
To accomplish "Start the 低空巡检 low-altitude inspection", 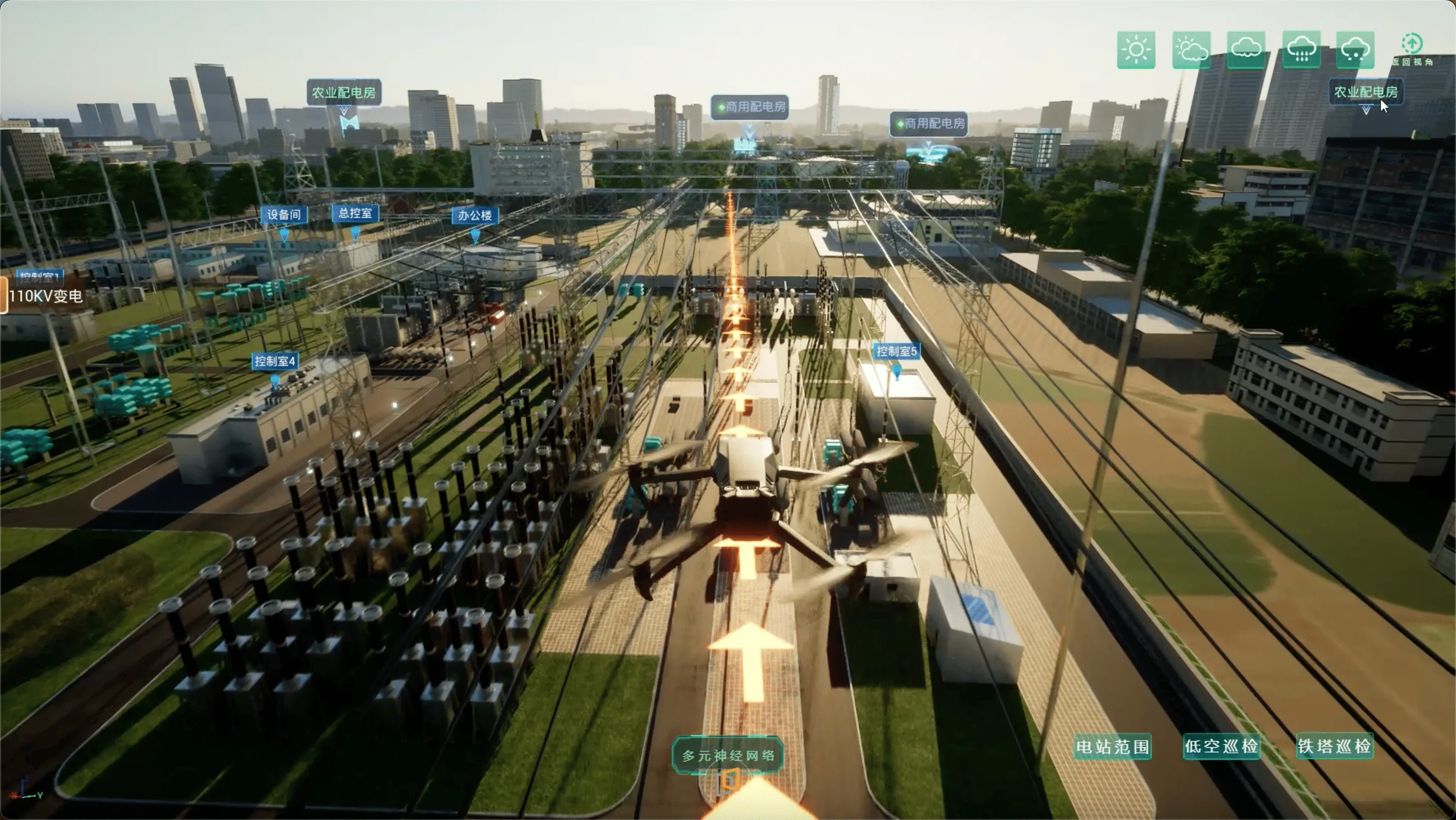I will 1221,746.
